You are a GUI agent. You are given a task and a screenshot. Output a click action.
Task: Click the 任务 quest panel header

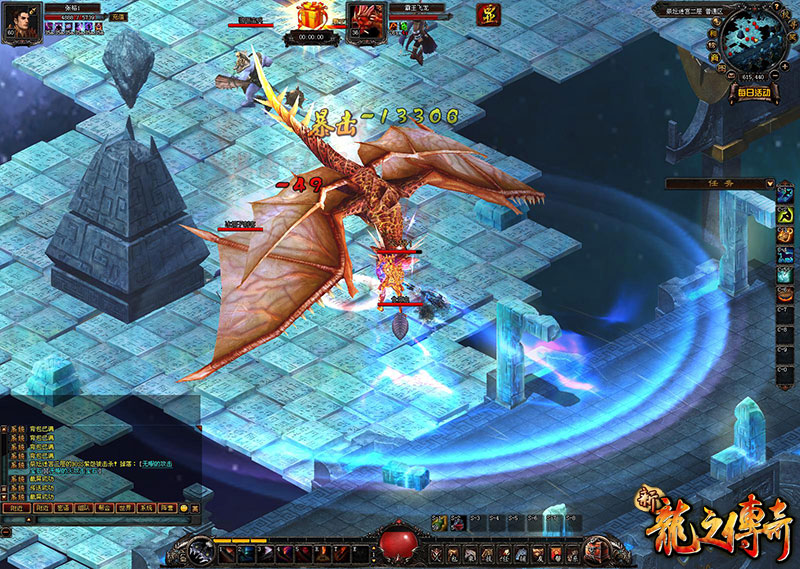(715, 183)
